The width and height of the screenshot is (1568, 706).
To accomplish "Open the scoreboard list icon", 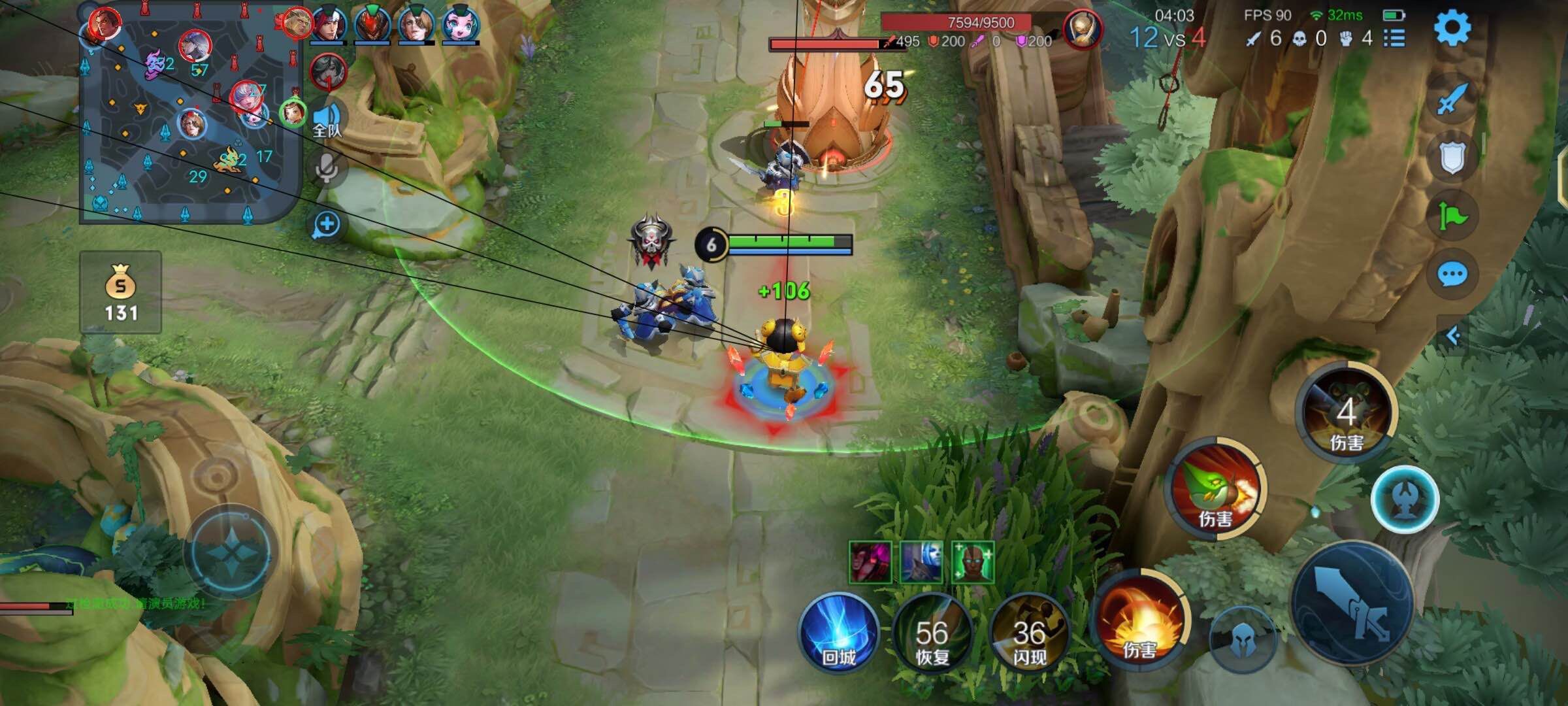I will (x=1394, y=38).
